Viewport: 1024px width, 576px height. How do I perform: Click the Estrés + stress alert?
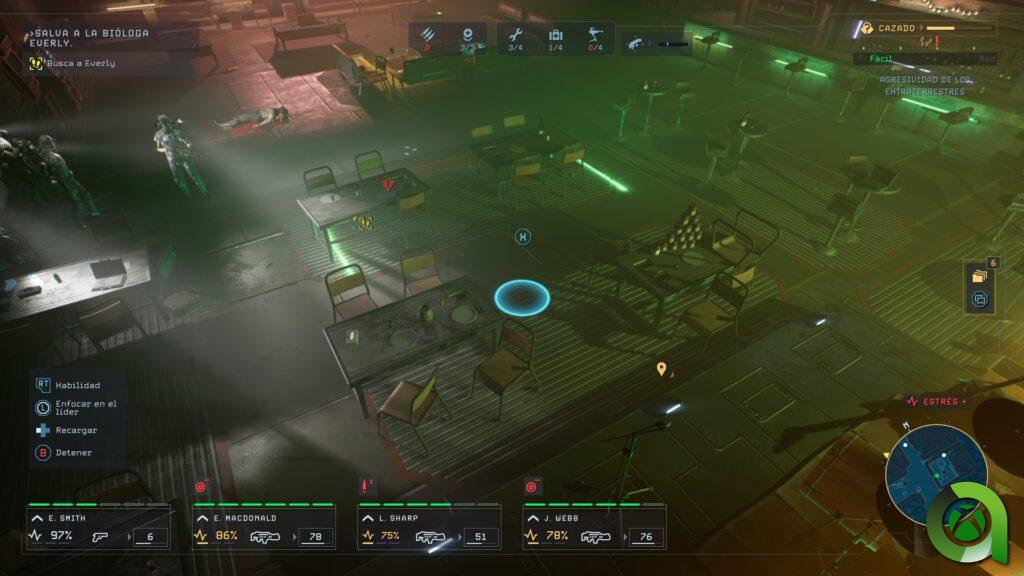[936, 401]
